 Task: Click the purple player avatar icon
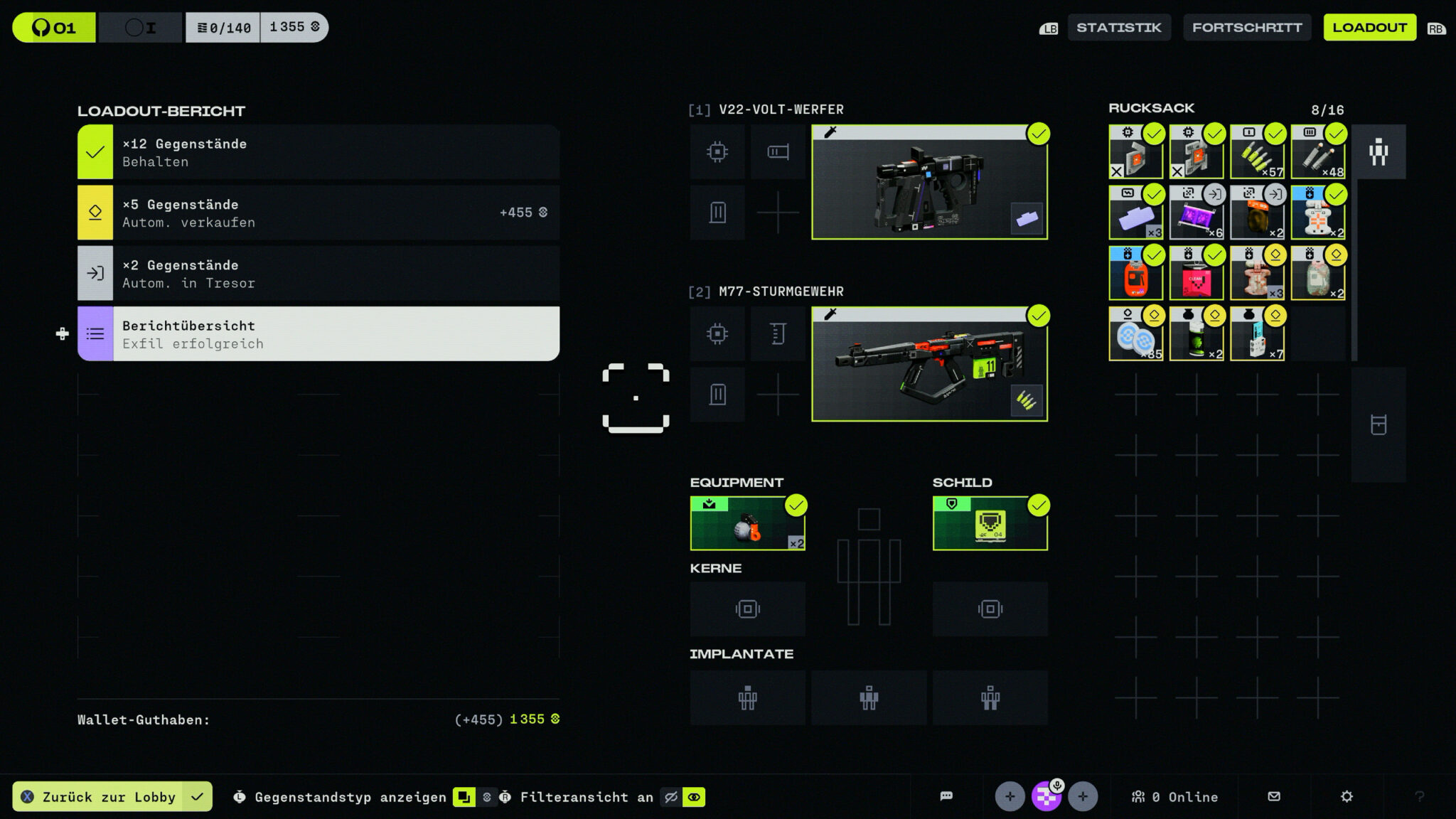click(x=1046, y=796)
